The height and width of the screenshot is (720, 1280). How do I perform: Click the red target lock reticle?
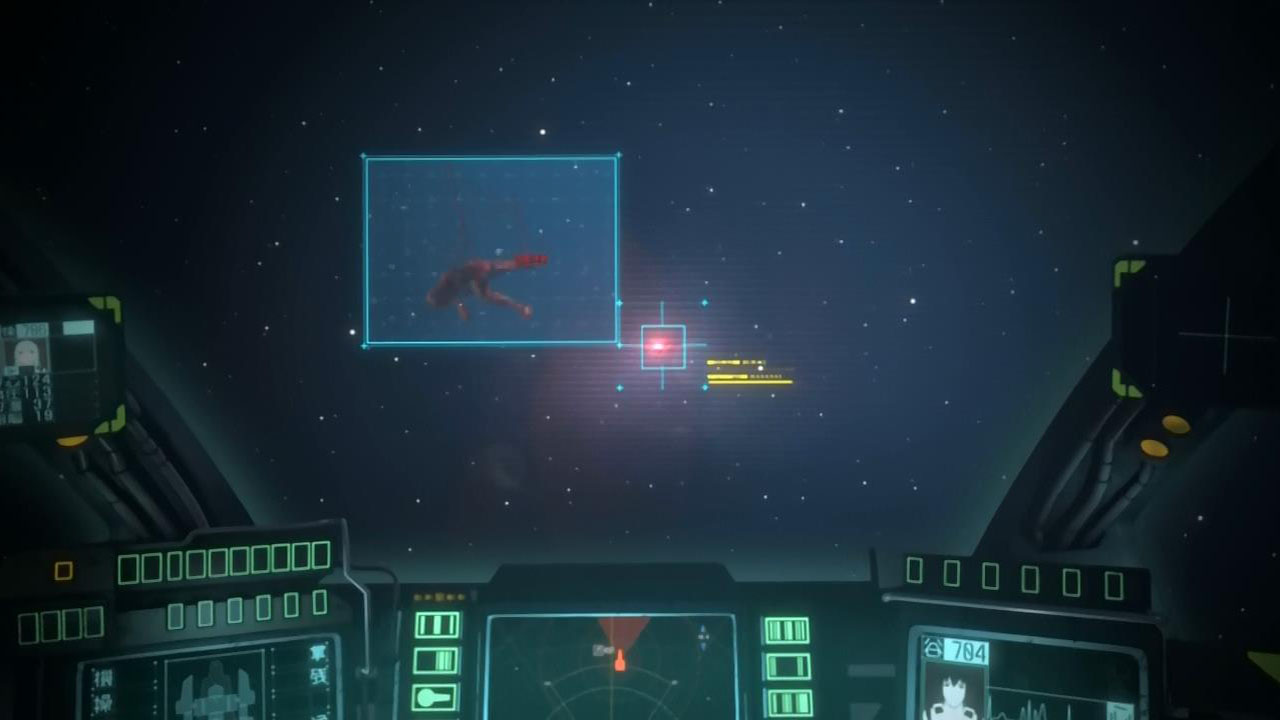tap(662, 346)
